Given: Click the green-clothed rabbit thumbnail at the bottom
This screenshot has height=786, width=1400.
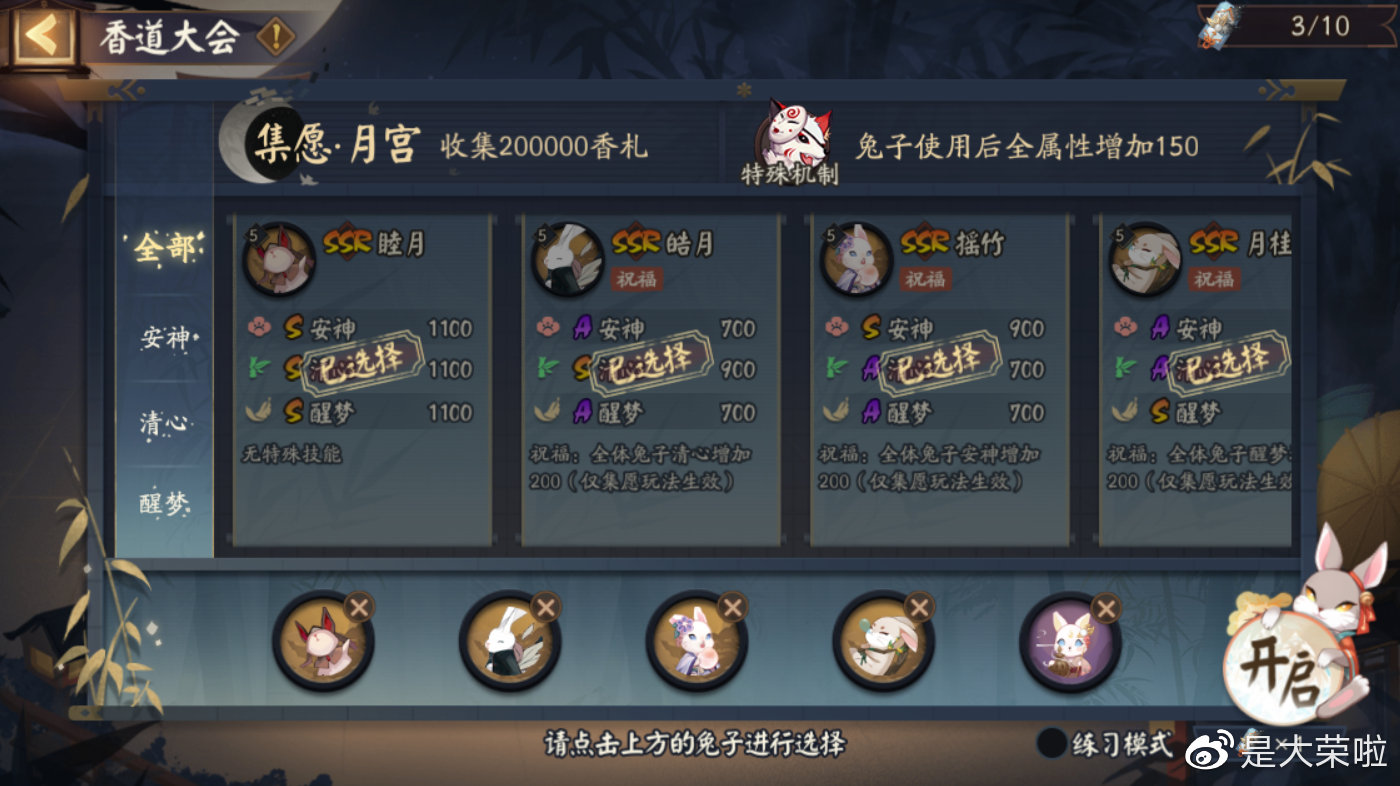Looking at the screenshot, I should (x=884, y=646).
